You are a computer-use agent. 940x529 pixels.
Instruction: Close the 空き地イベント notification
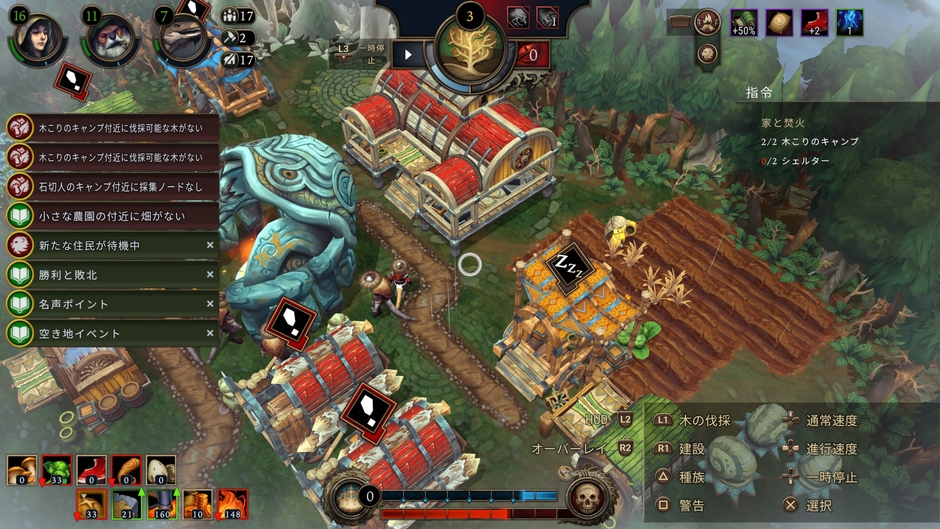point(210,333)
